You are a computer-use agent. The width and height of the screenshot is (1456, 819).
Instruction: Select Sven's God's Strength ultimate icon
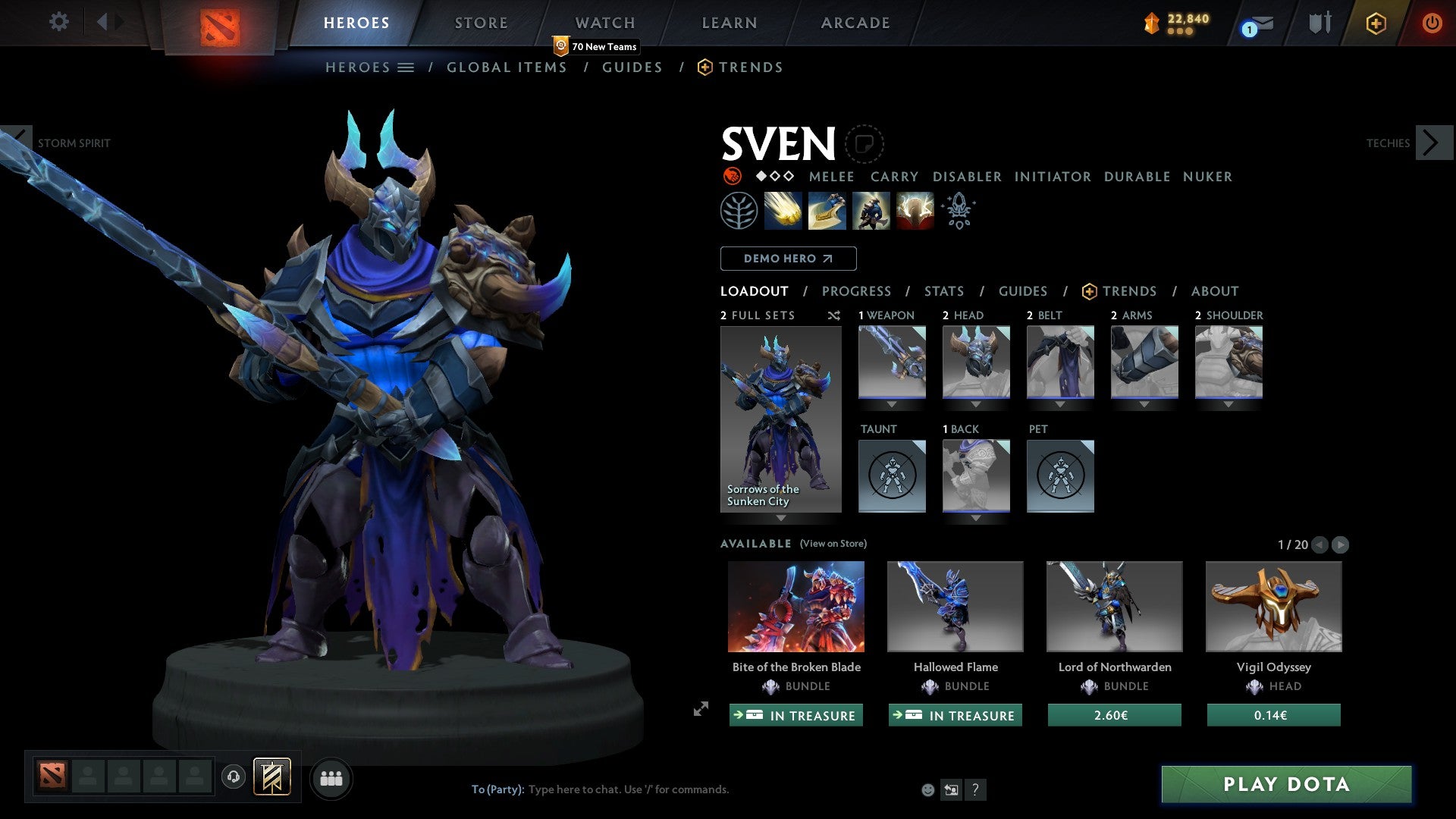914,210
